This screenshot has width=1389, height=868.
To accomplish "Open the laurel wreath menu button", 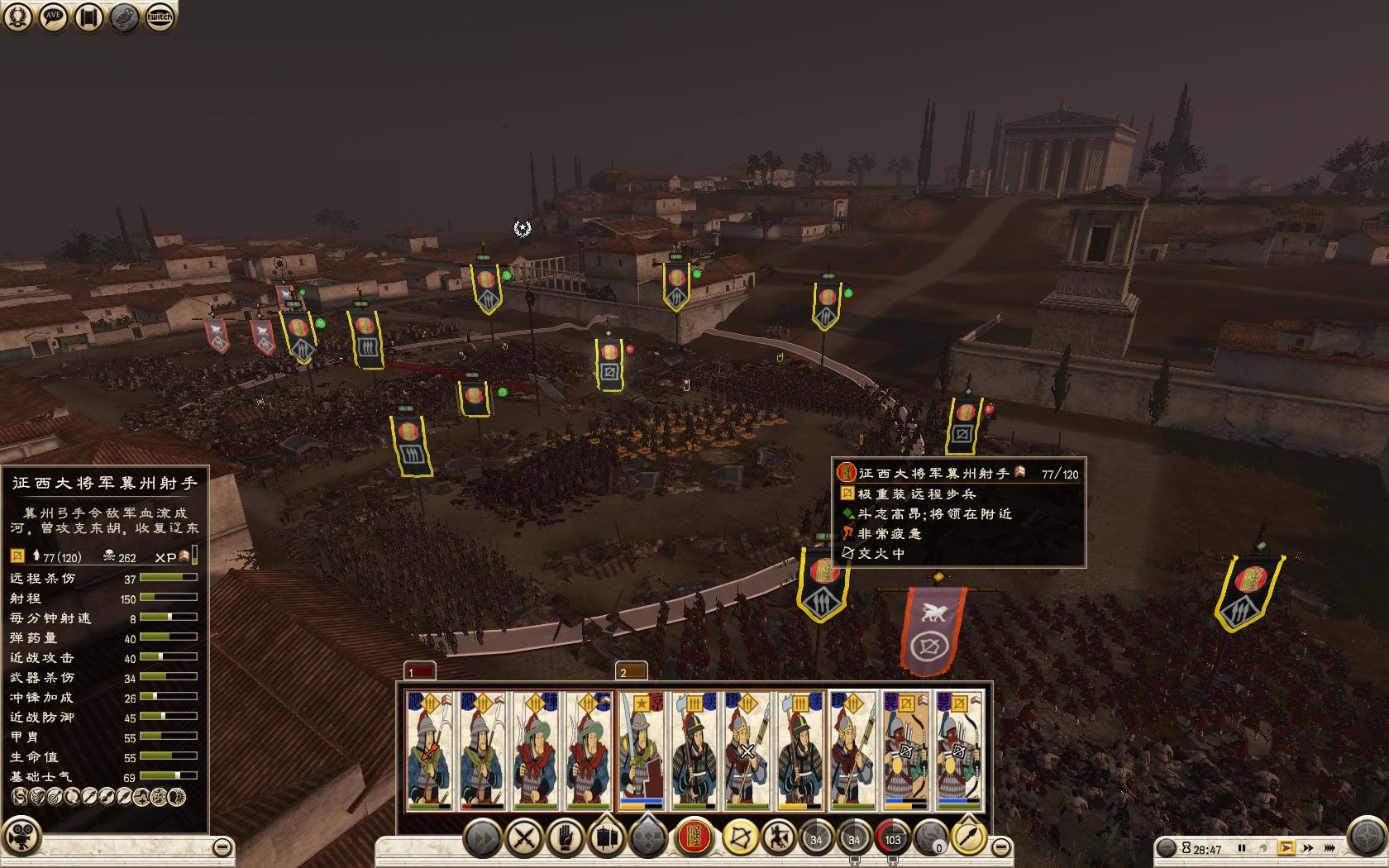I will pyautogui.click(x=18, y=17).
